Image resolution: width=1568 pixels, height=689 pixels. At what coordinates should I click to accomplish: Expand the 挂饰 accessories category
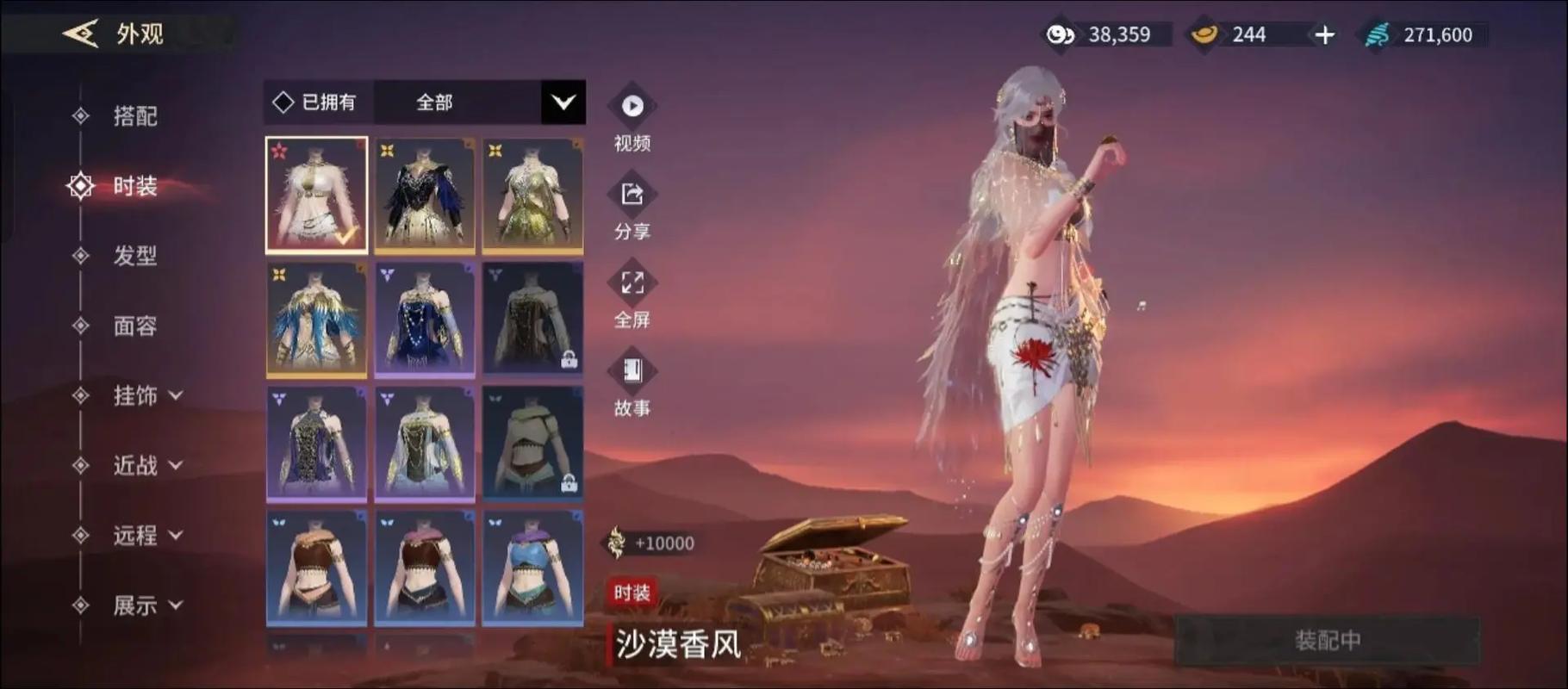coord(147,395)
